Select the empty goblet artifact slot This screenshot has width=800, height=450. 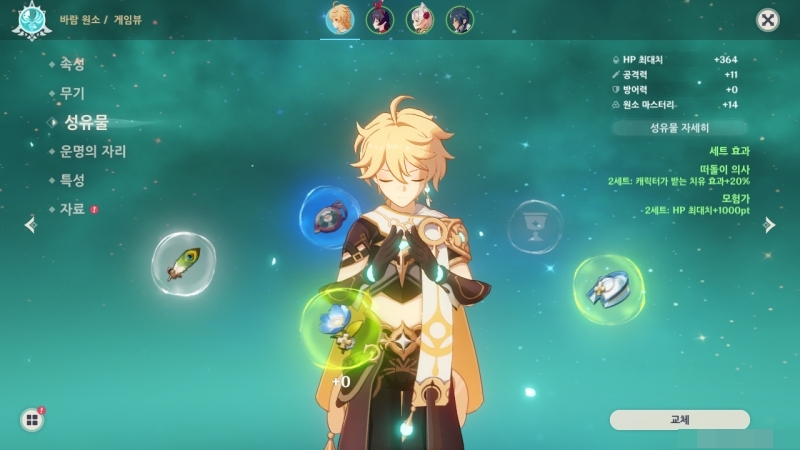[x=535, y=226]
